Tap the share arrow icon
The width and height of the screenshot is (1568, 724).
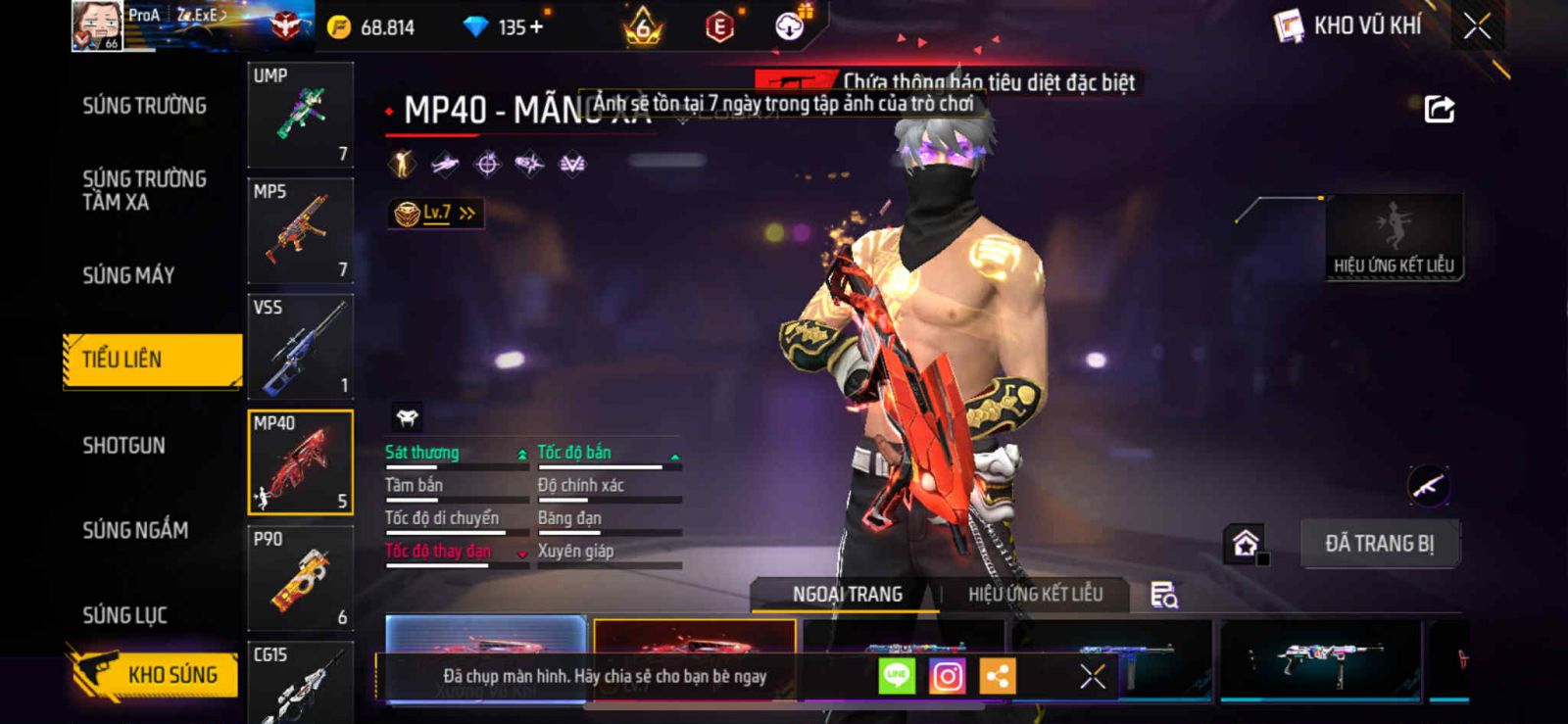pos(1439,109)
